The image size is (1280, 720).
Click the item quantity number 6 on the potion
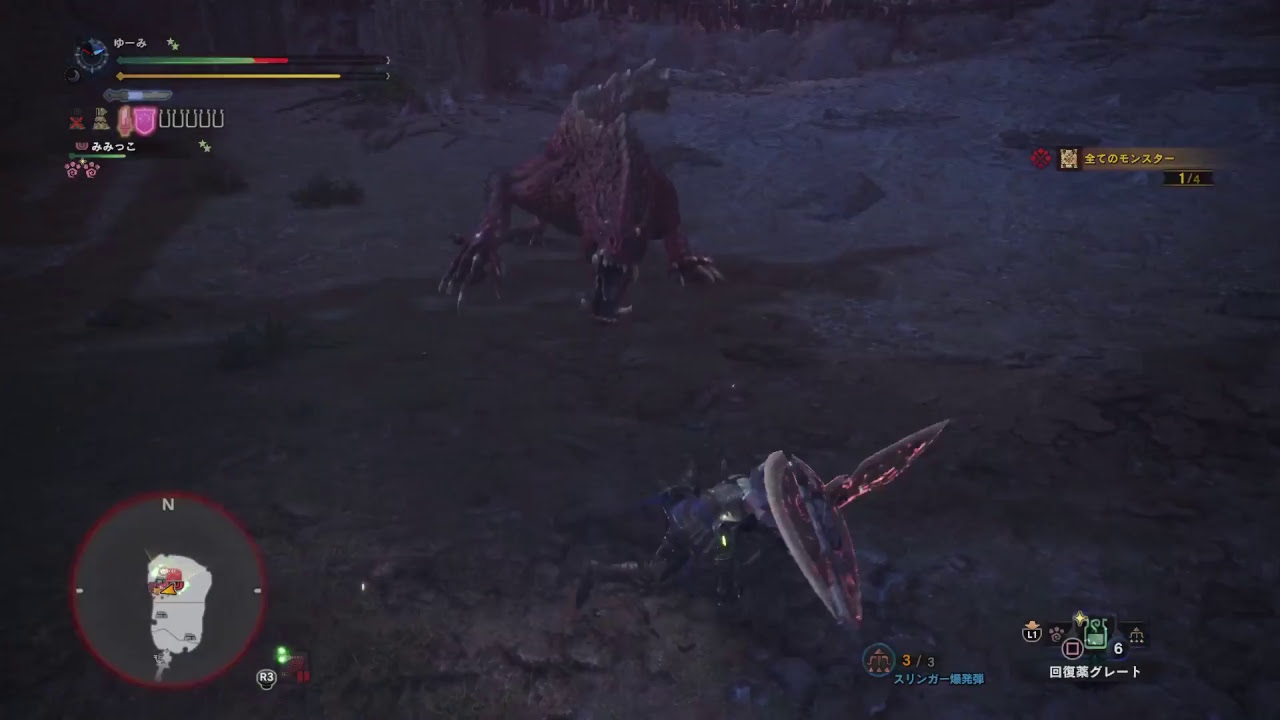click(1118, 649)
